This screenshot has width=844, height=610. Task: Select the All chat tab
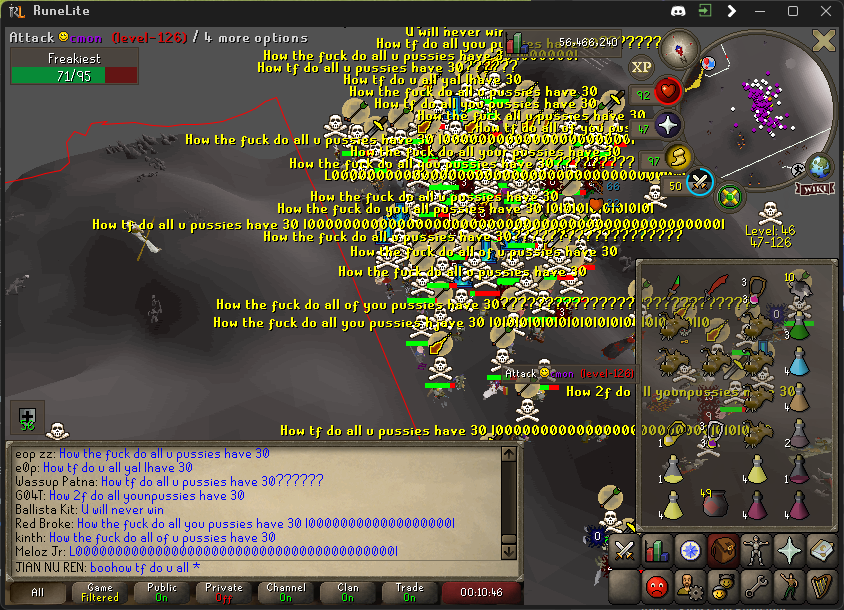point(38,592)
